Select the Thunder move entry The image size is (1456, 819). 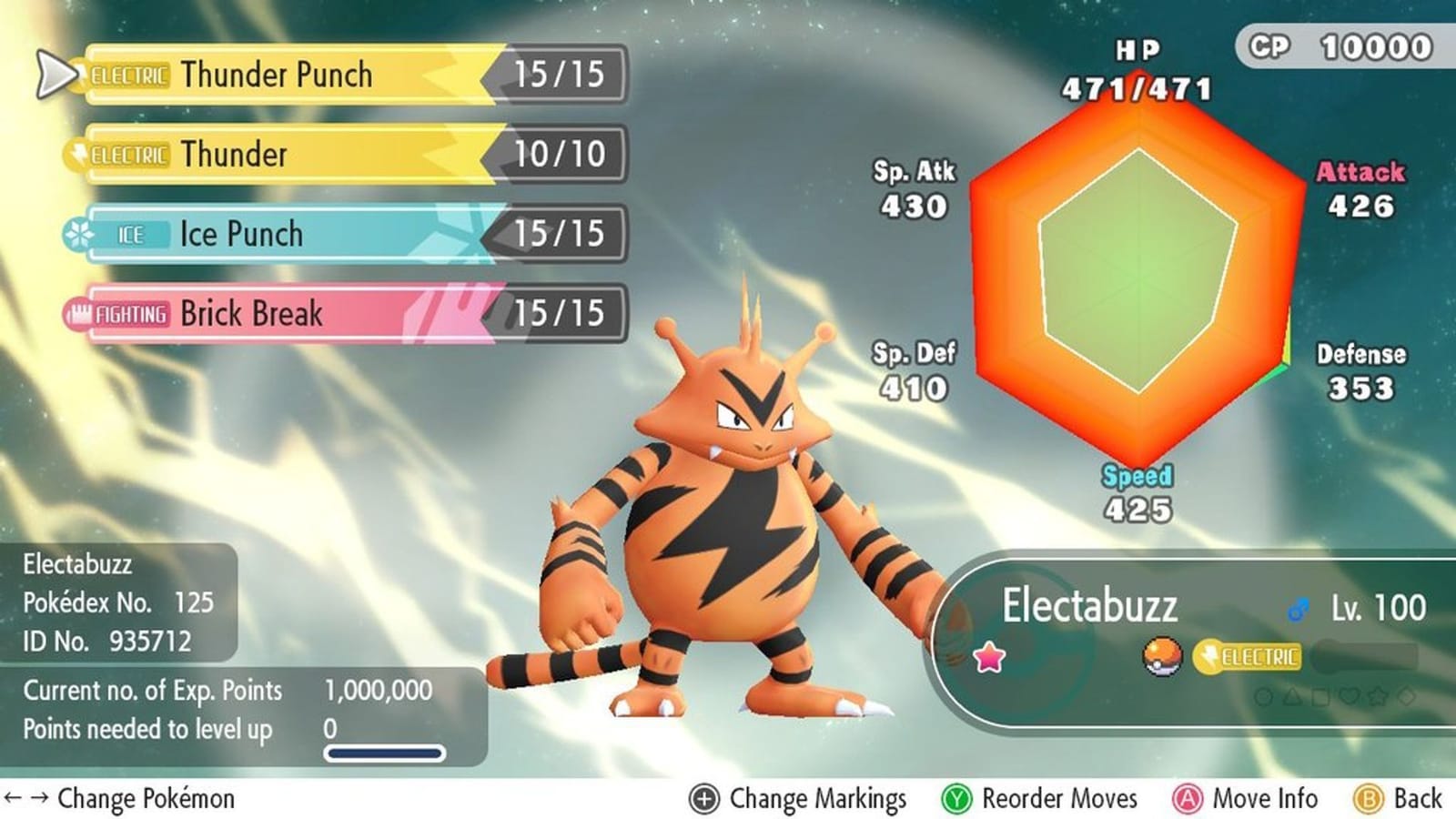(273, 155)
